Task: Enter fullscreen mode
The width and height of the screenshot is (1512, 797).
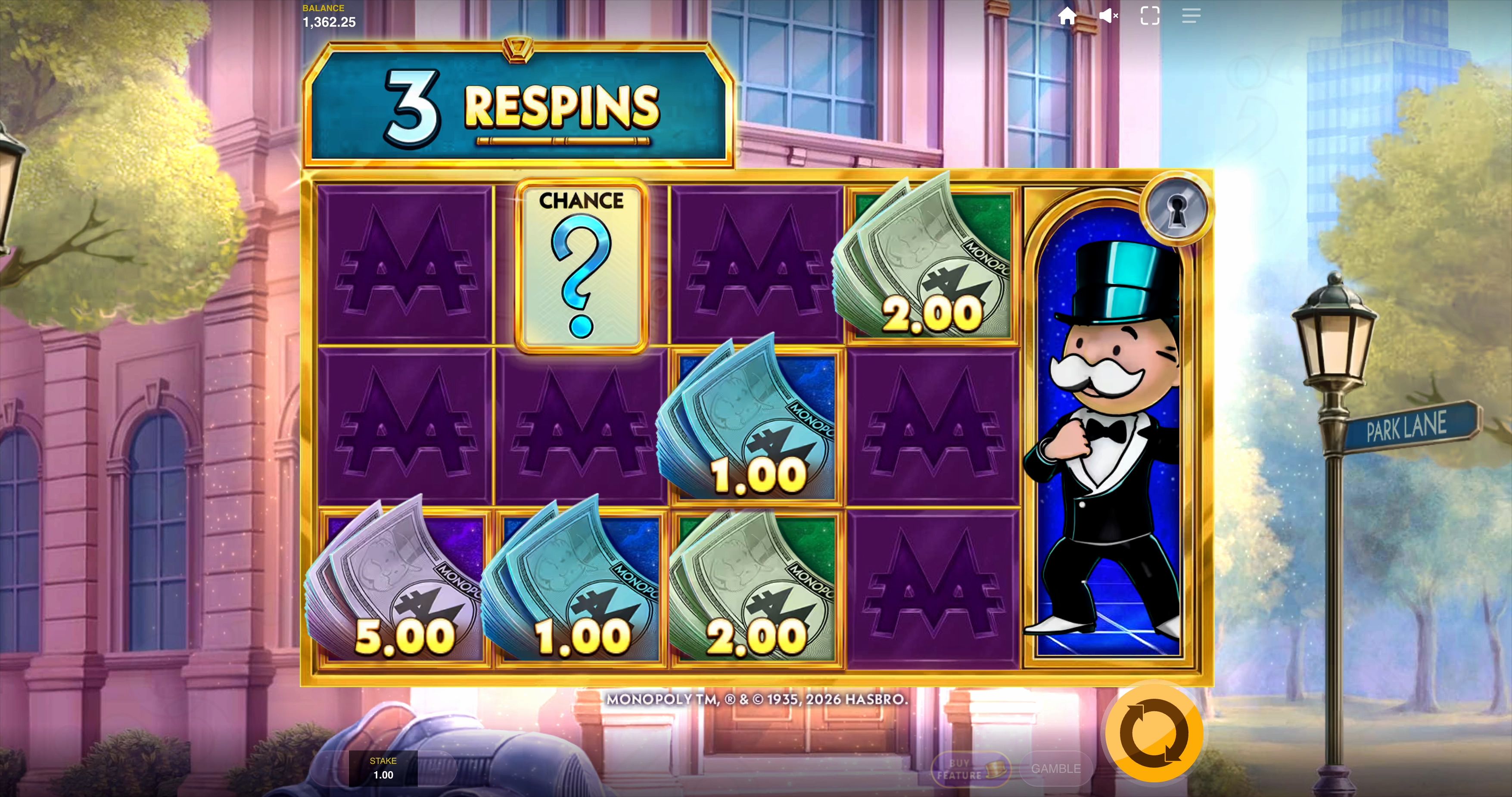Action: coord(1150,16)
